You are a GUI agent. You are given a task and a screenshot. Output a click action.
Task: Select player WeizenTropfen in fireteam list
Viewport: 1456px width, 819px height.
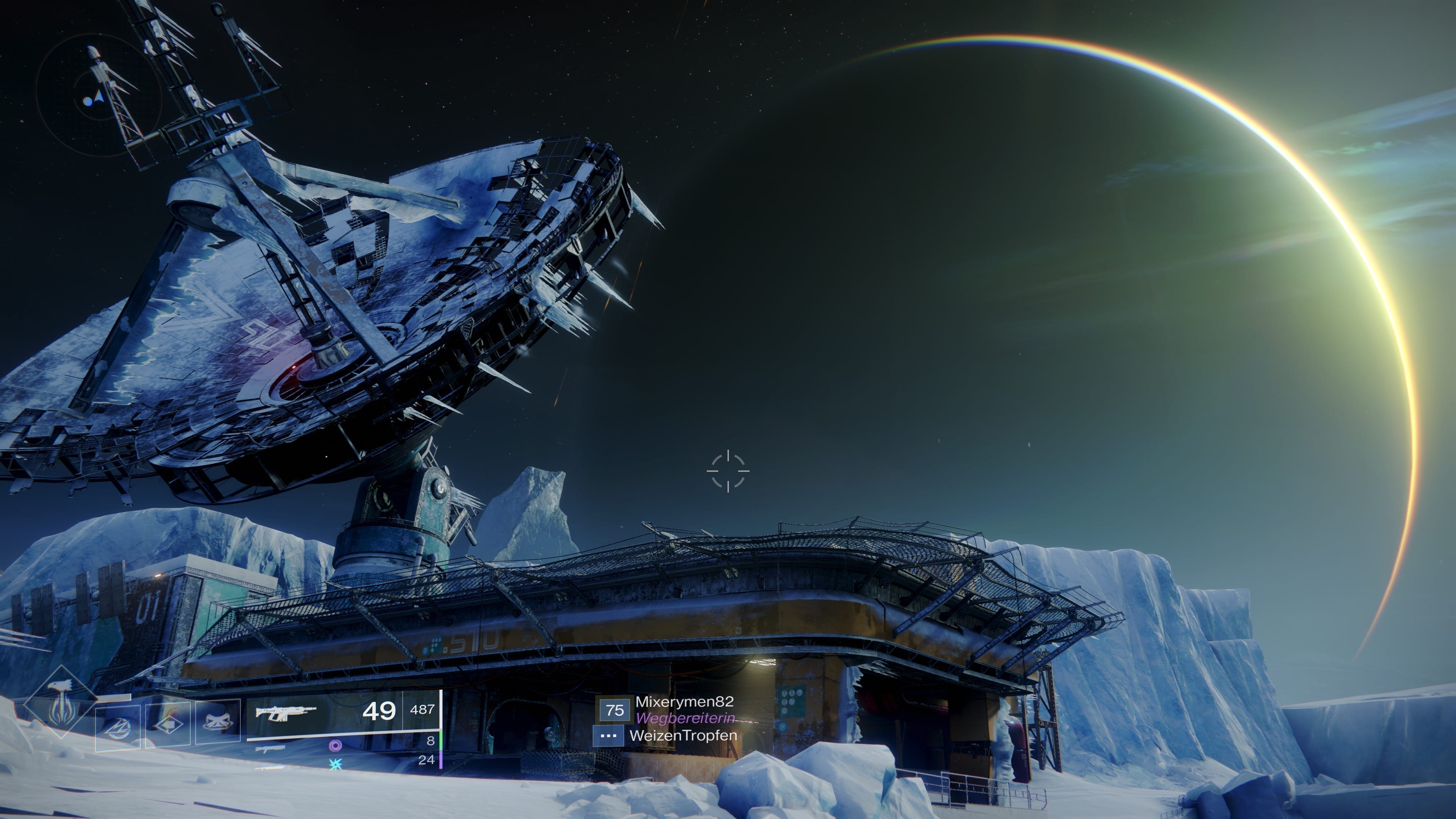(x=683, y=736)
